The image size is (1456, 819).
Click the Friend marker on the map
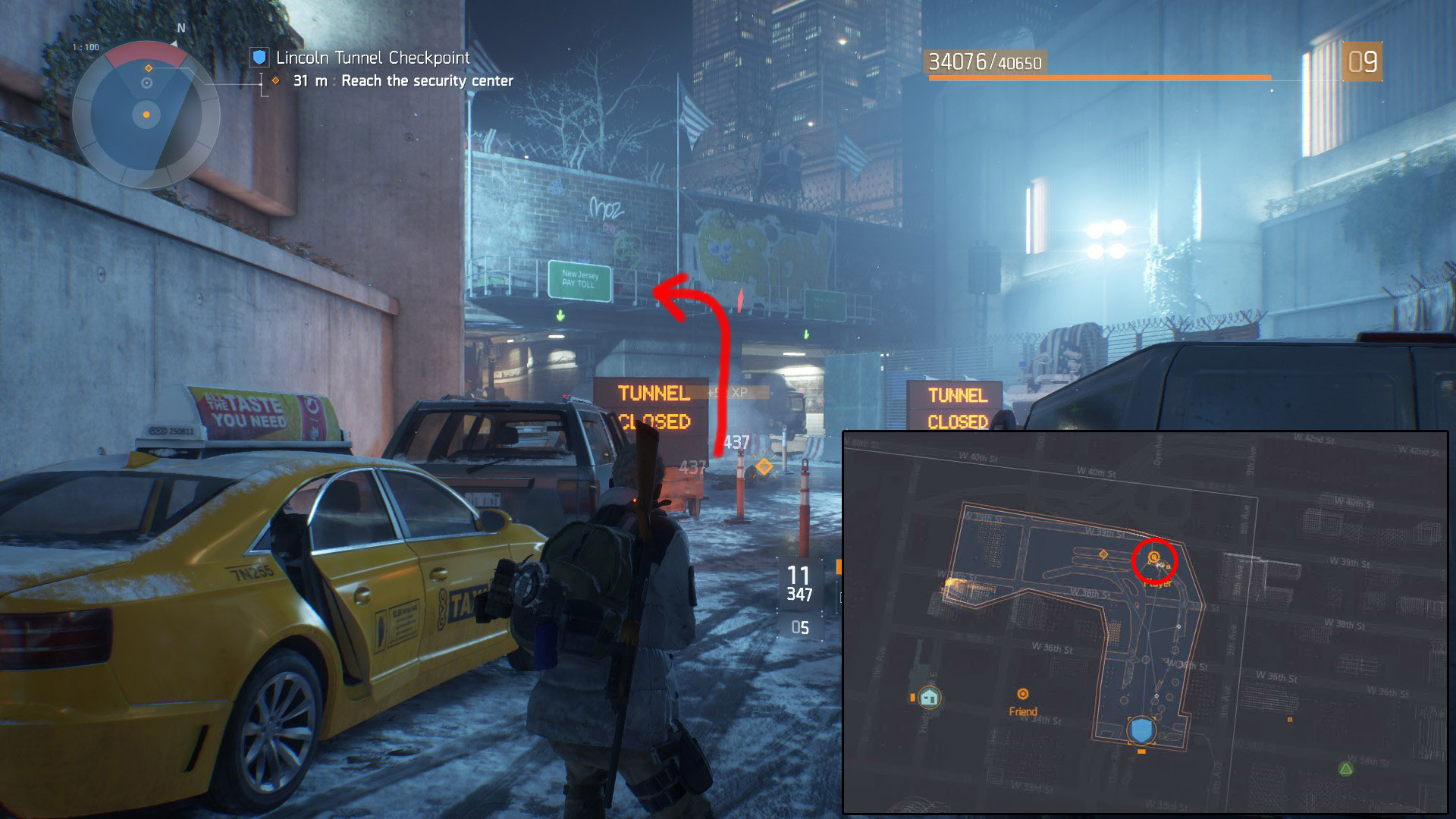tap(1022, 695)
